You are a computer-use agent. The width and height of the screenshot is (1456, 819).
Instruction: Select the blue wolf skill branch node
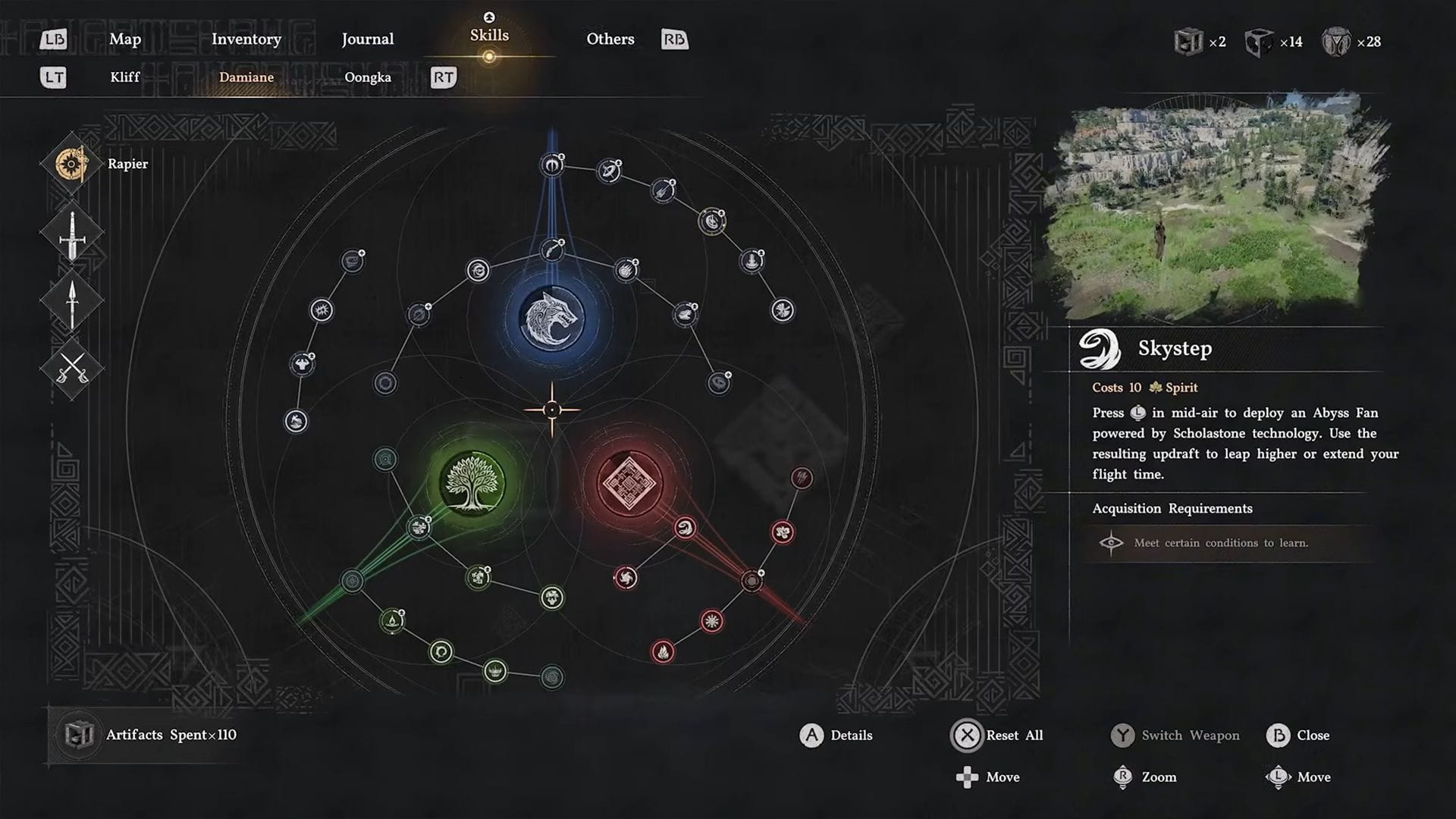(x=553, y=317)
